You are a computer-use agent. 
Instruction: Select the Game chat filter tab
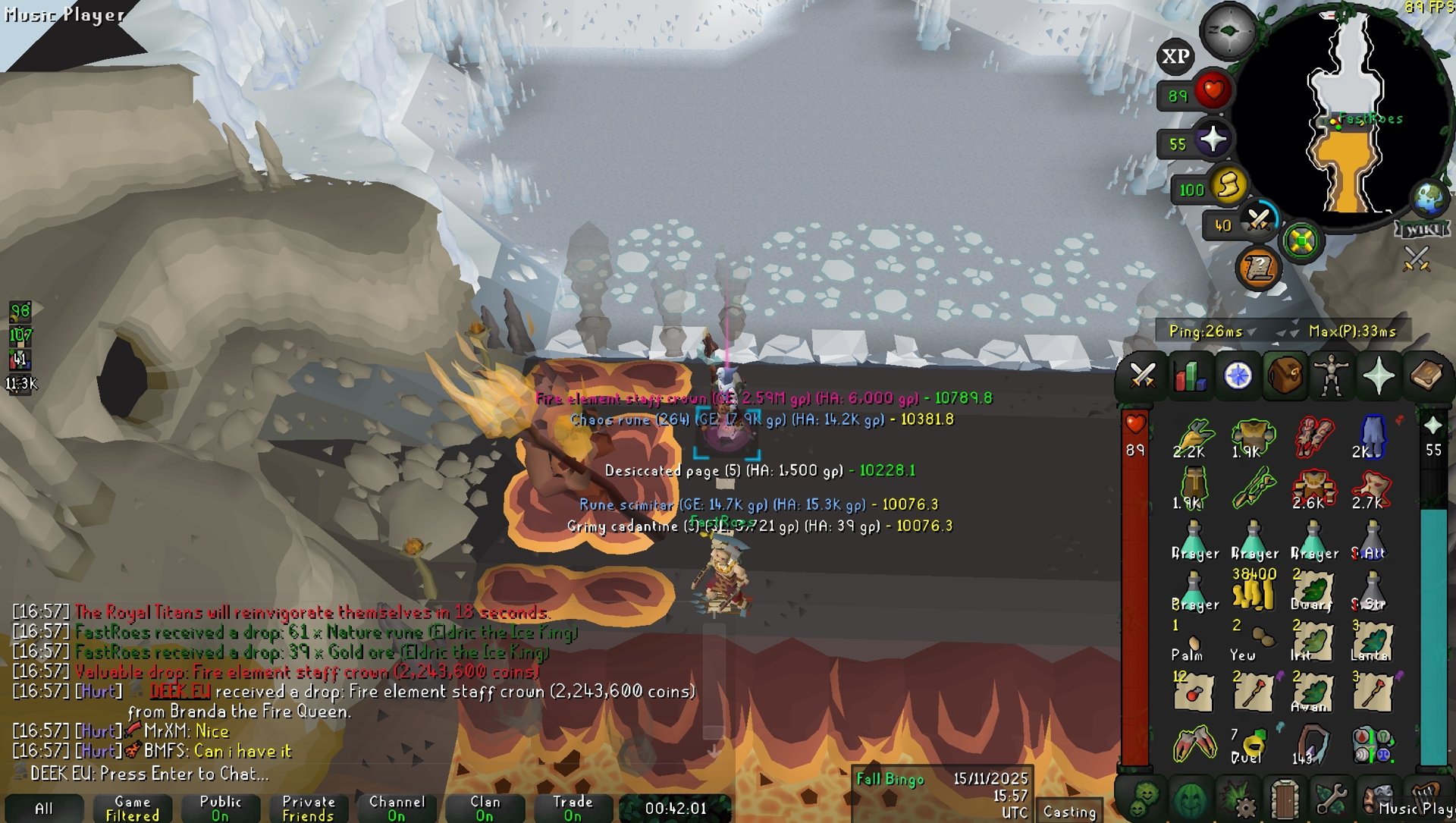click(x=133, y=808)
